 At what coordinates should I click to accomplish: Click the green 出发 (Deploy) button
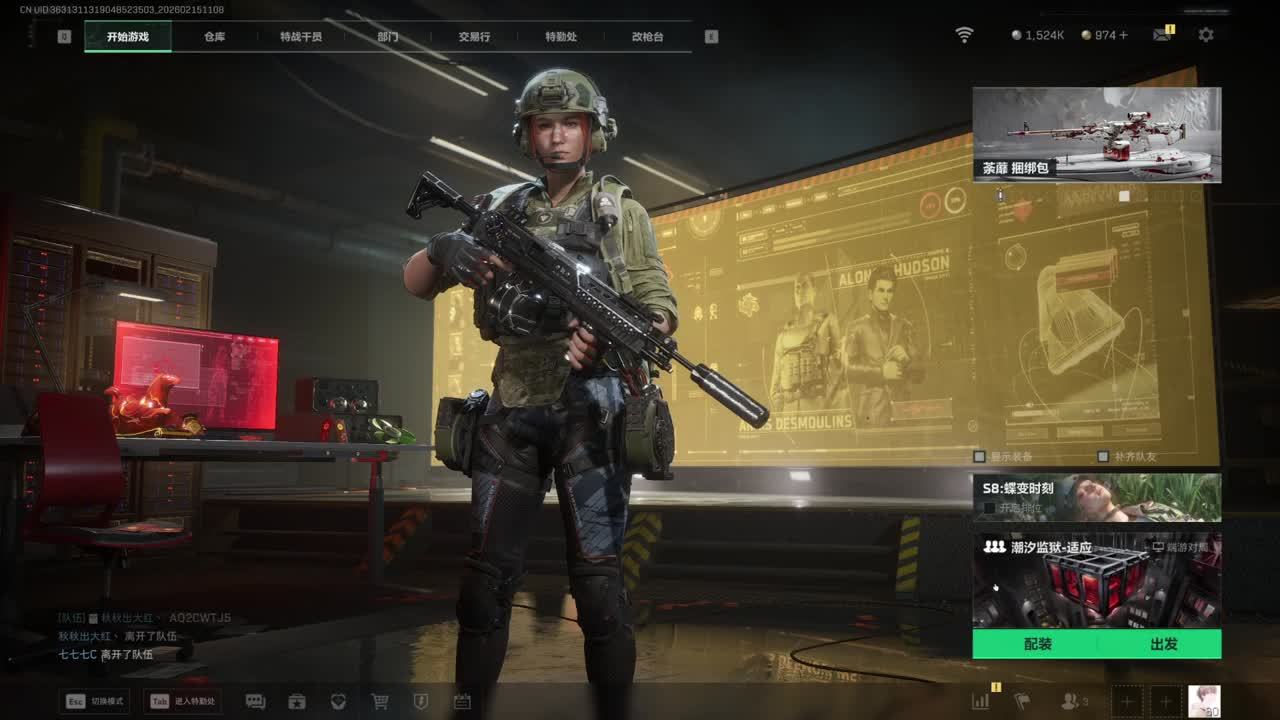(x=1163, y=644)
